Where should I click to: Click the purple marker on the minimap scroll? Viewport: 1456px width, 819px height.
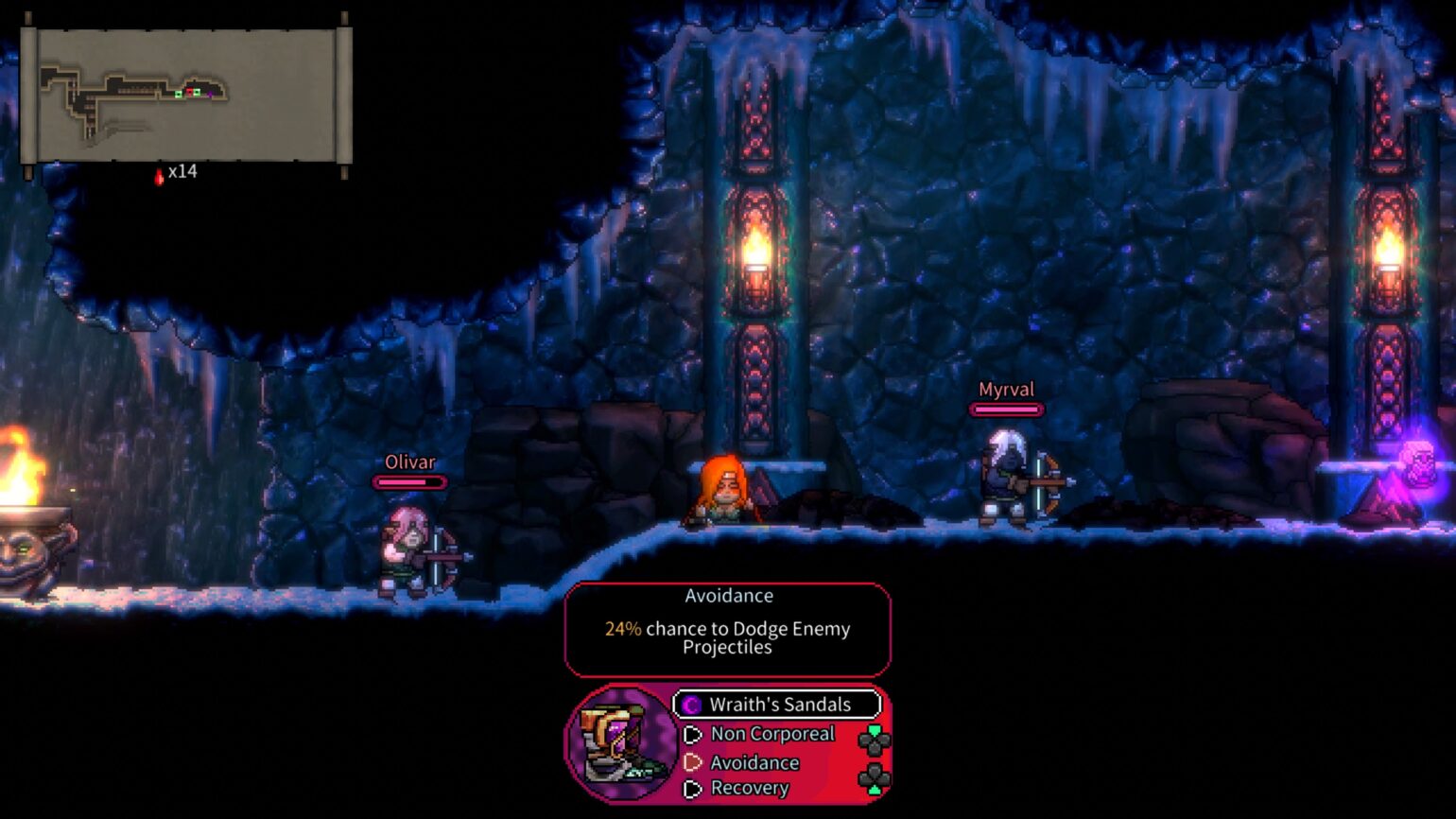211,95
